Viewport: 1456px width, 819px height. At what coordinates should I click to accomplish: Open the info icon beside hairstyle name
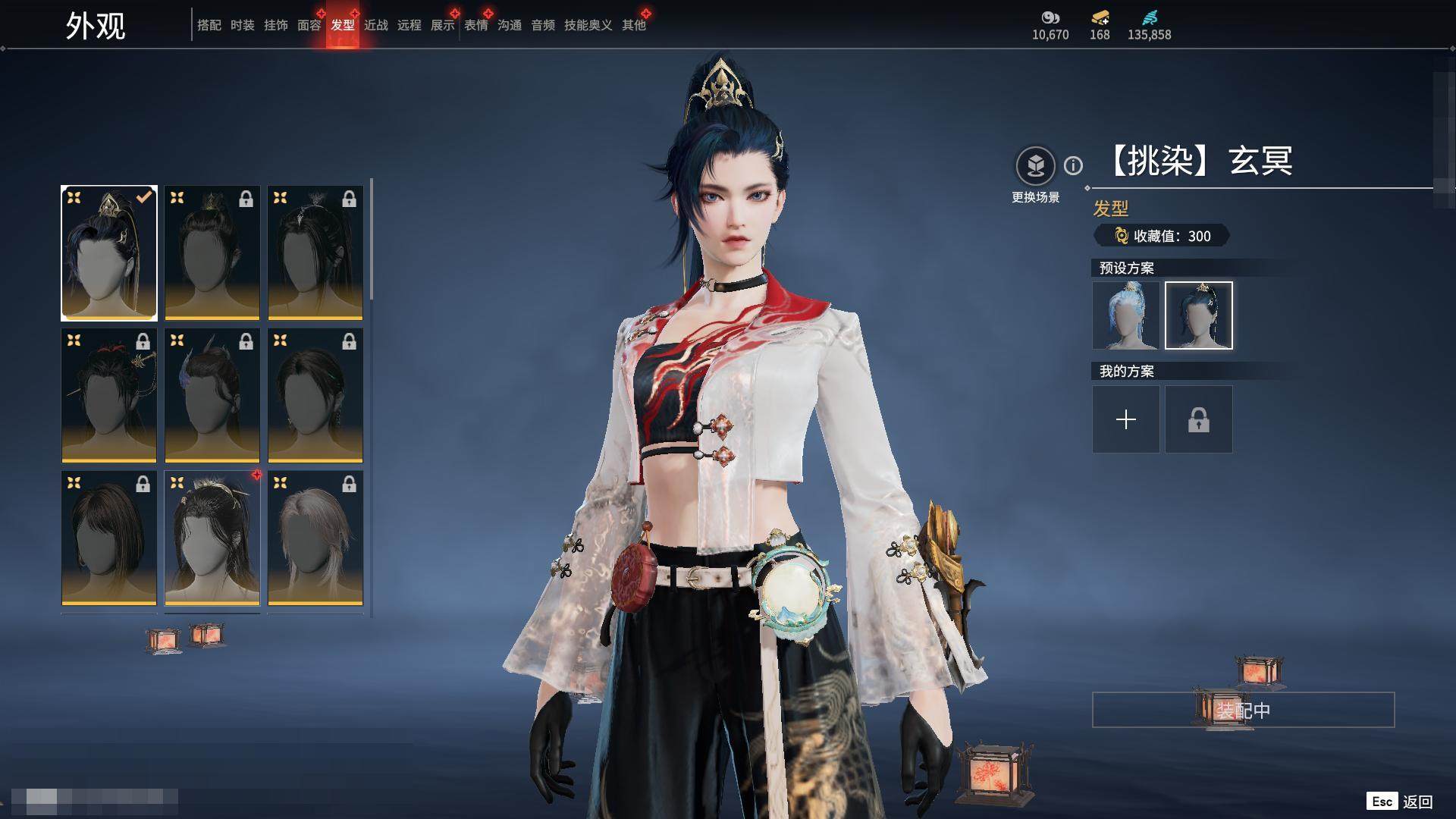point(1073,165)
